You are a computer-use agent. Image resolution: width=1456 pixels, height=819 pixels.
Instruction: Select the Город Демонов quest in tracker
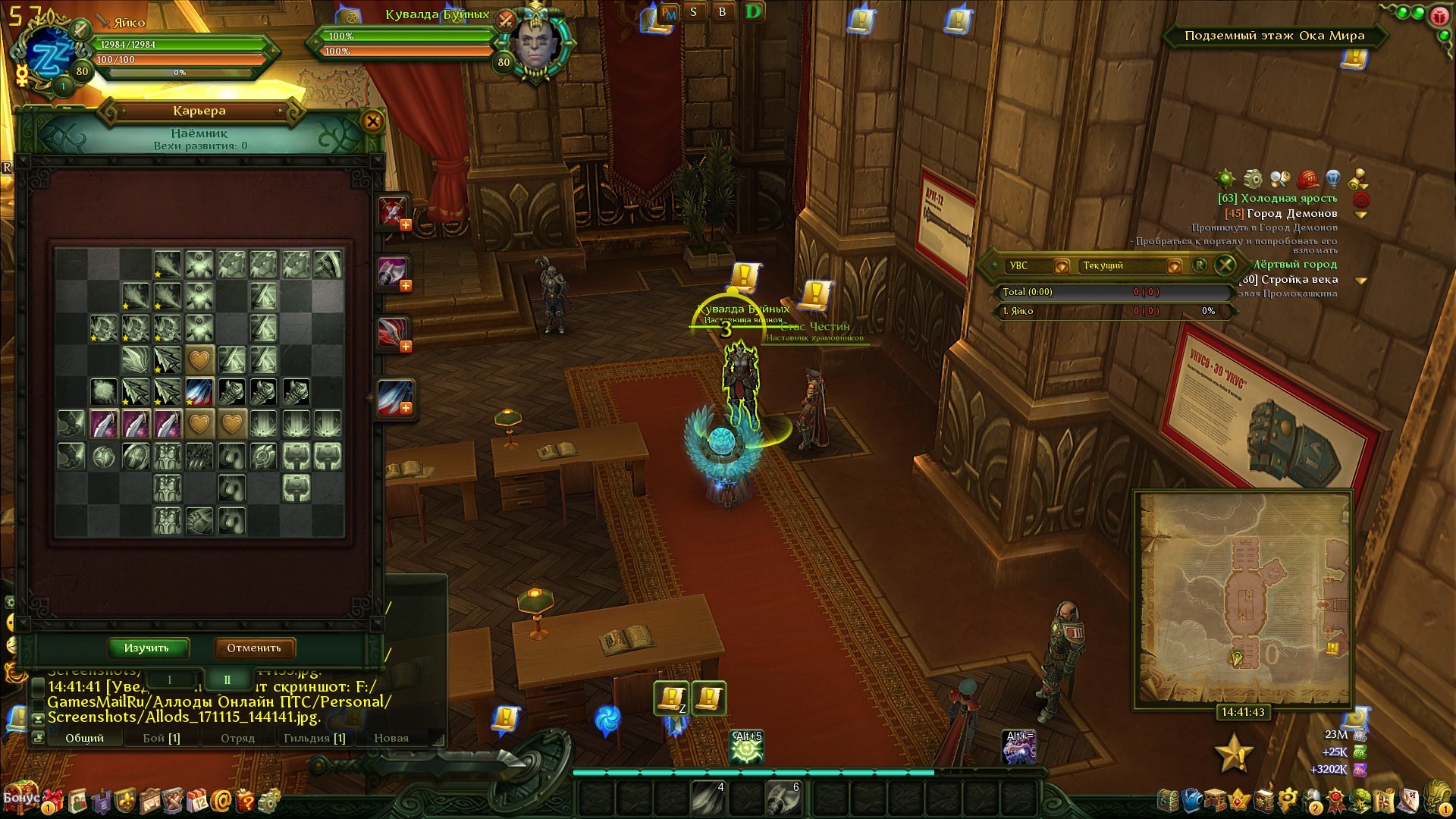pyautogui.click(x=1291, y=213)
